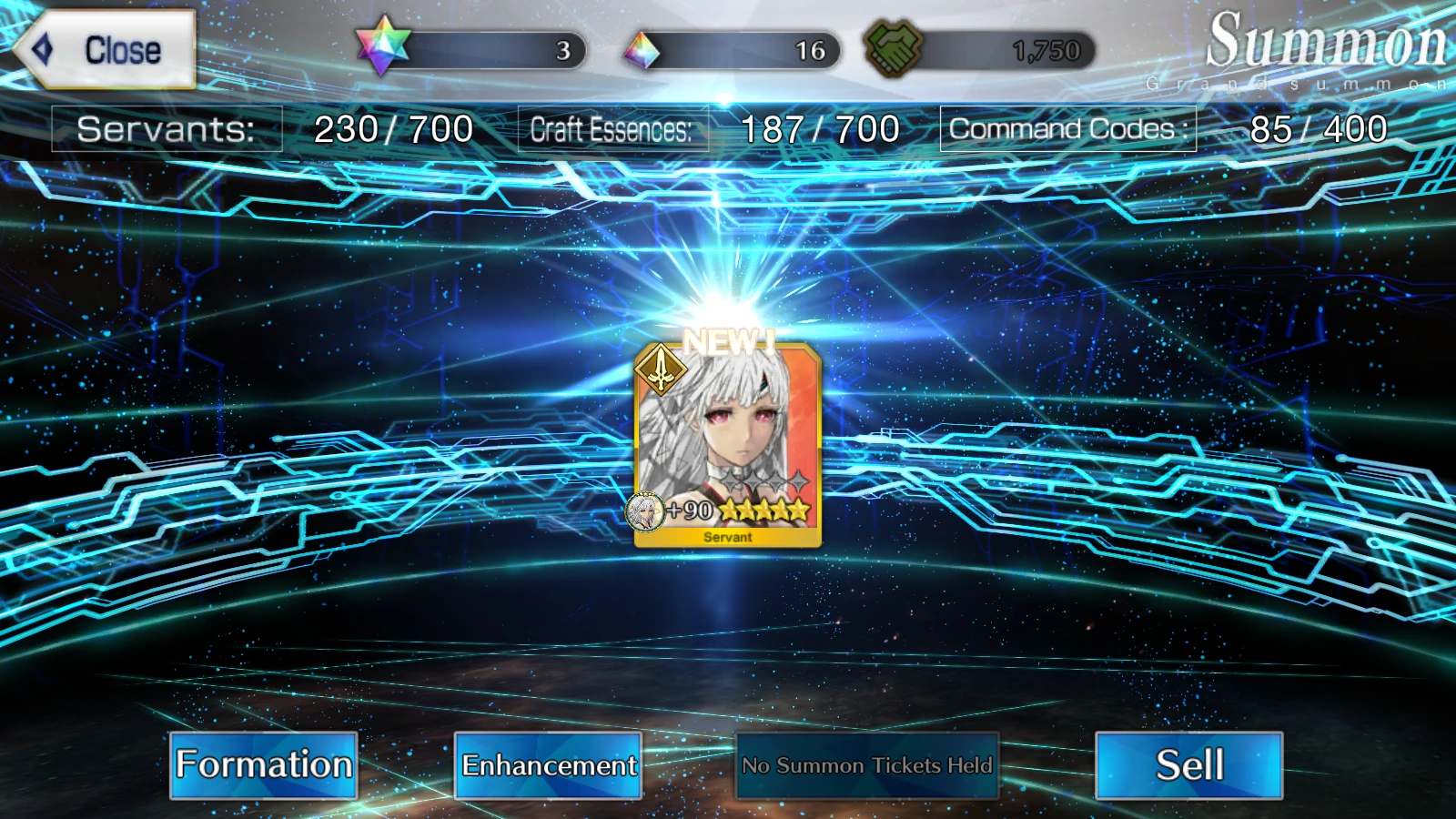Click the Craft Essences 187/700 counter
The height and width of the screenshot is (819, 1456).
[710, 128]
